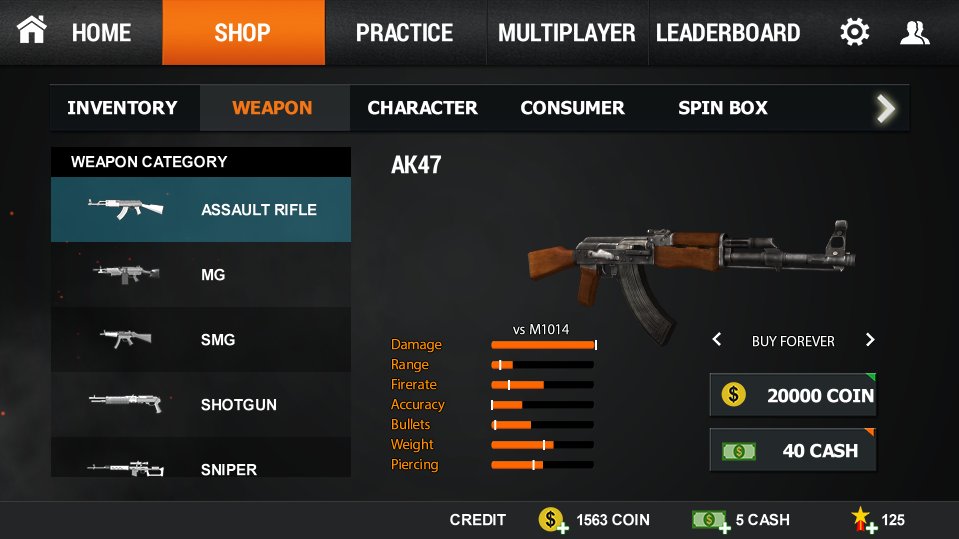The height and width of the screenshot is (539, 959).
Task: Choose the MG weapon category
Action: tap(201, 274)
